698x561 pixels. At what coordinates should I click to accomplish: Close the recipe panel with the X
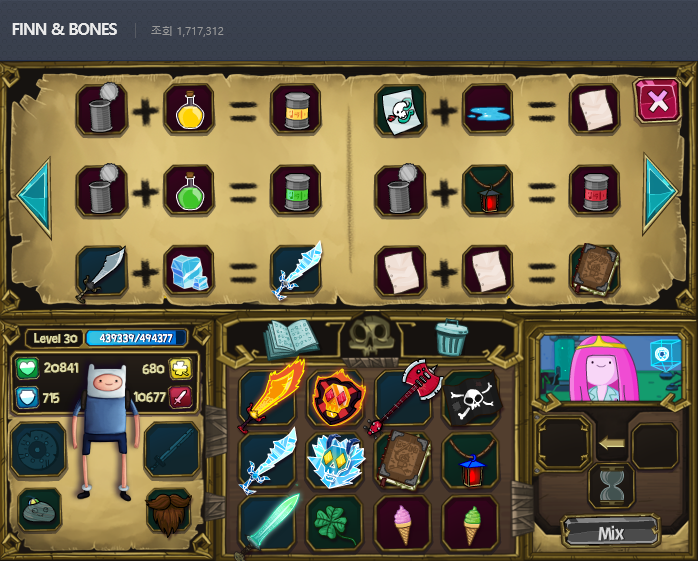click(657, 101)
